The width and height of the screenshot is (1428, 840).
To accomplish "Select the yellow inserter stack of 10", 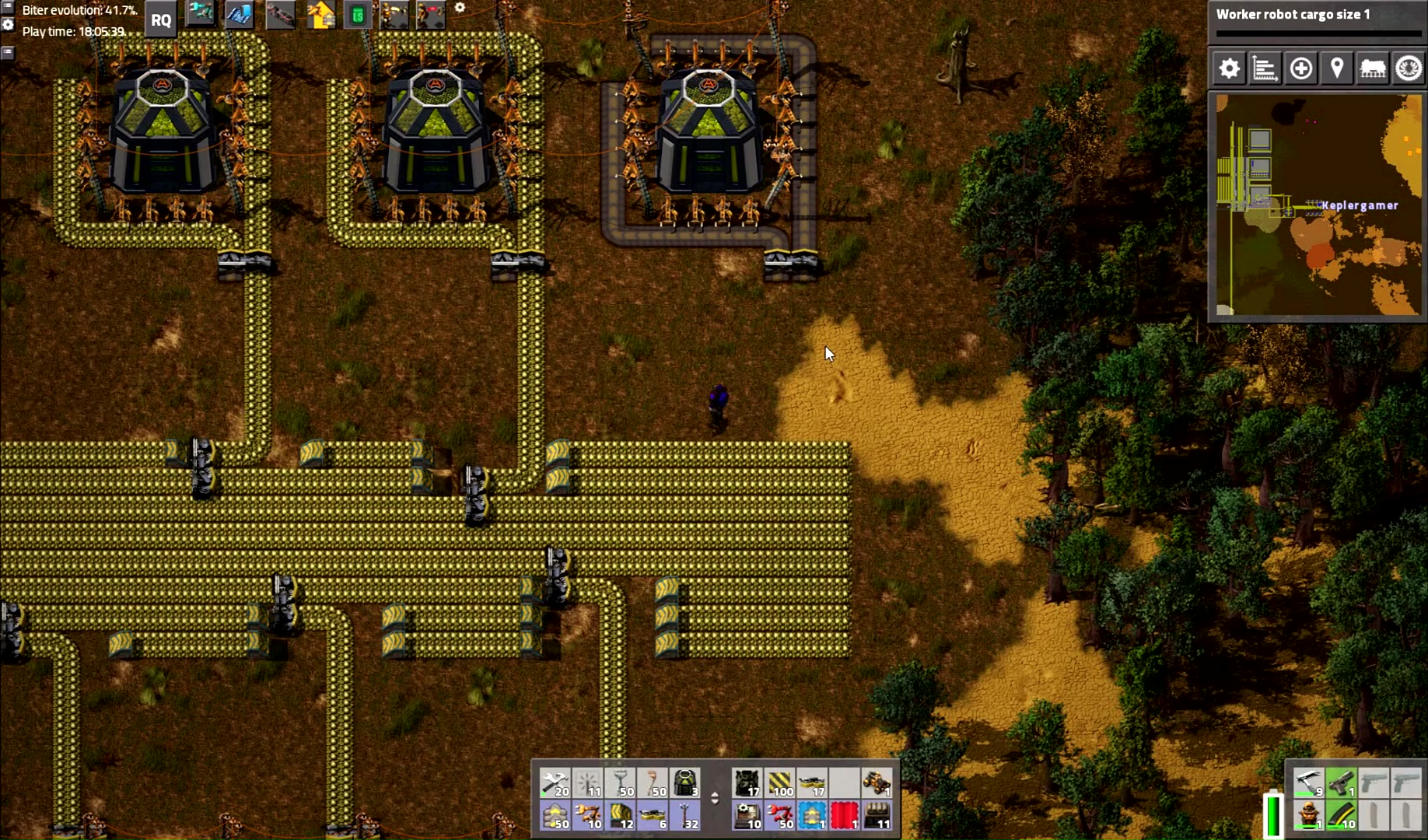I will tap(588, 816).
